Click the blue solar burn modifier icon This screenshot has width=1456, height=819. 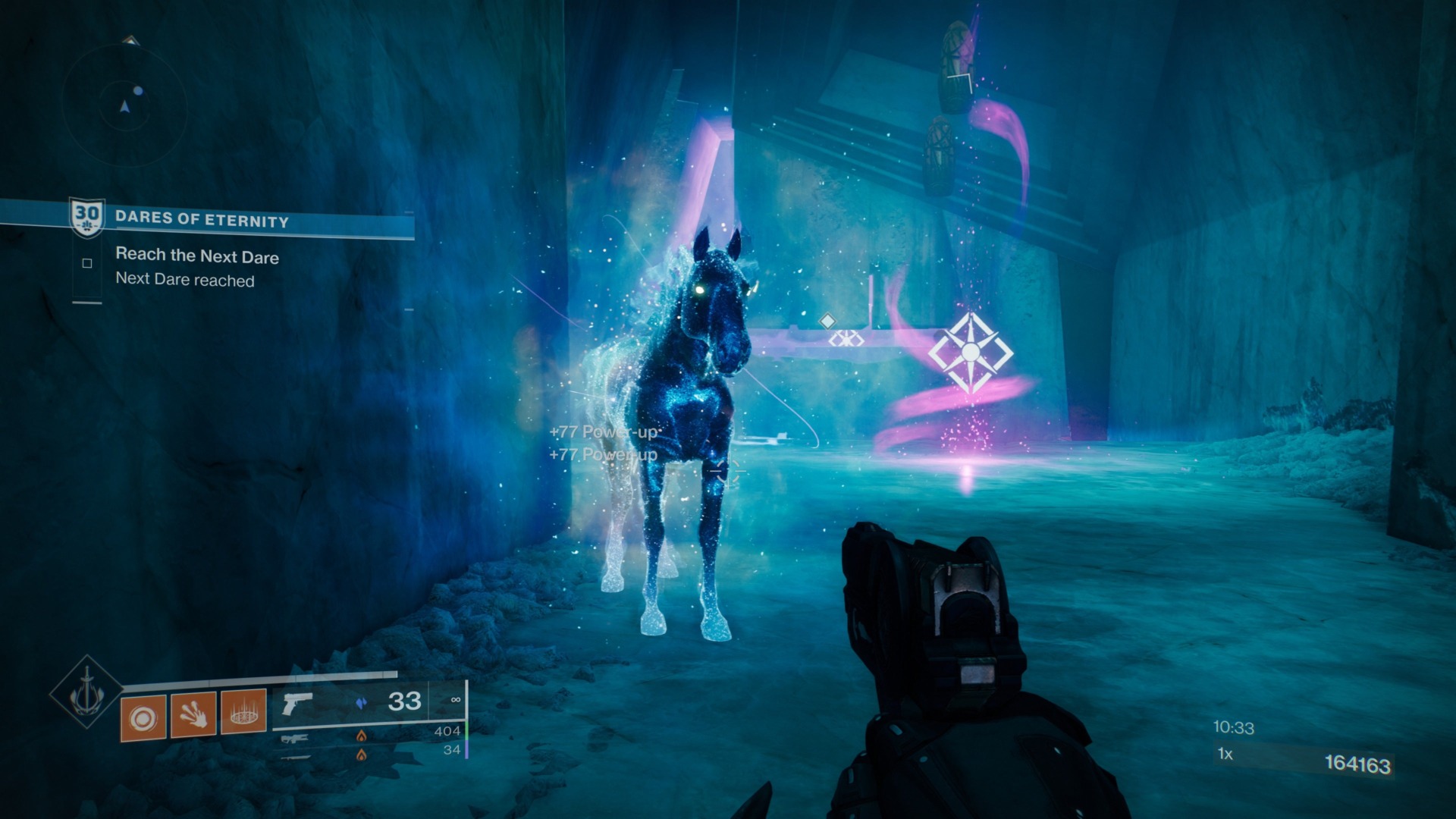coord(361,703)
